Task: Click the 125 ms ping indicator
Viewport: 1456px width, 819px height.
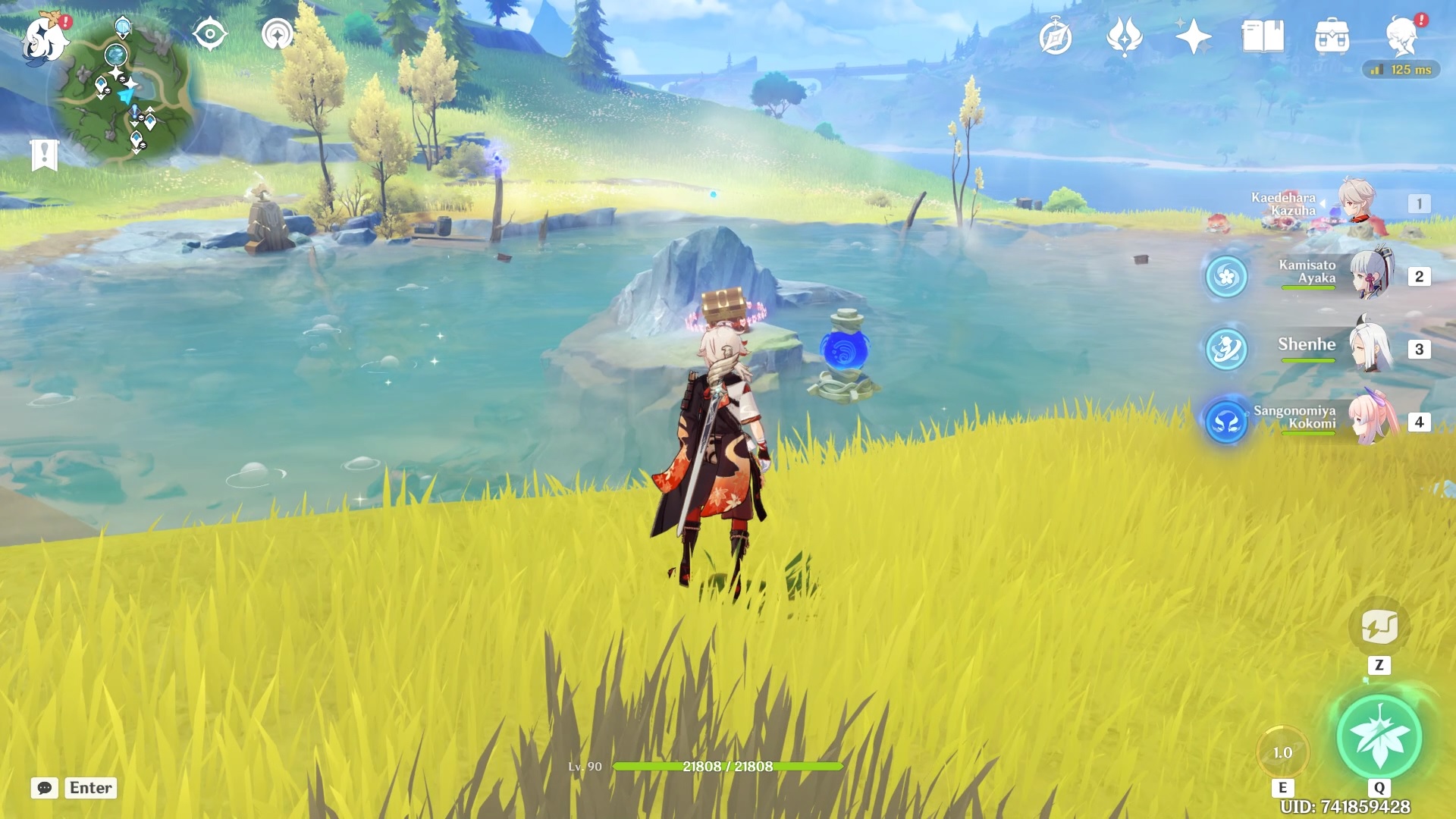Action: [x=1401, y=69]
